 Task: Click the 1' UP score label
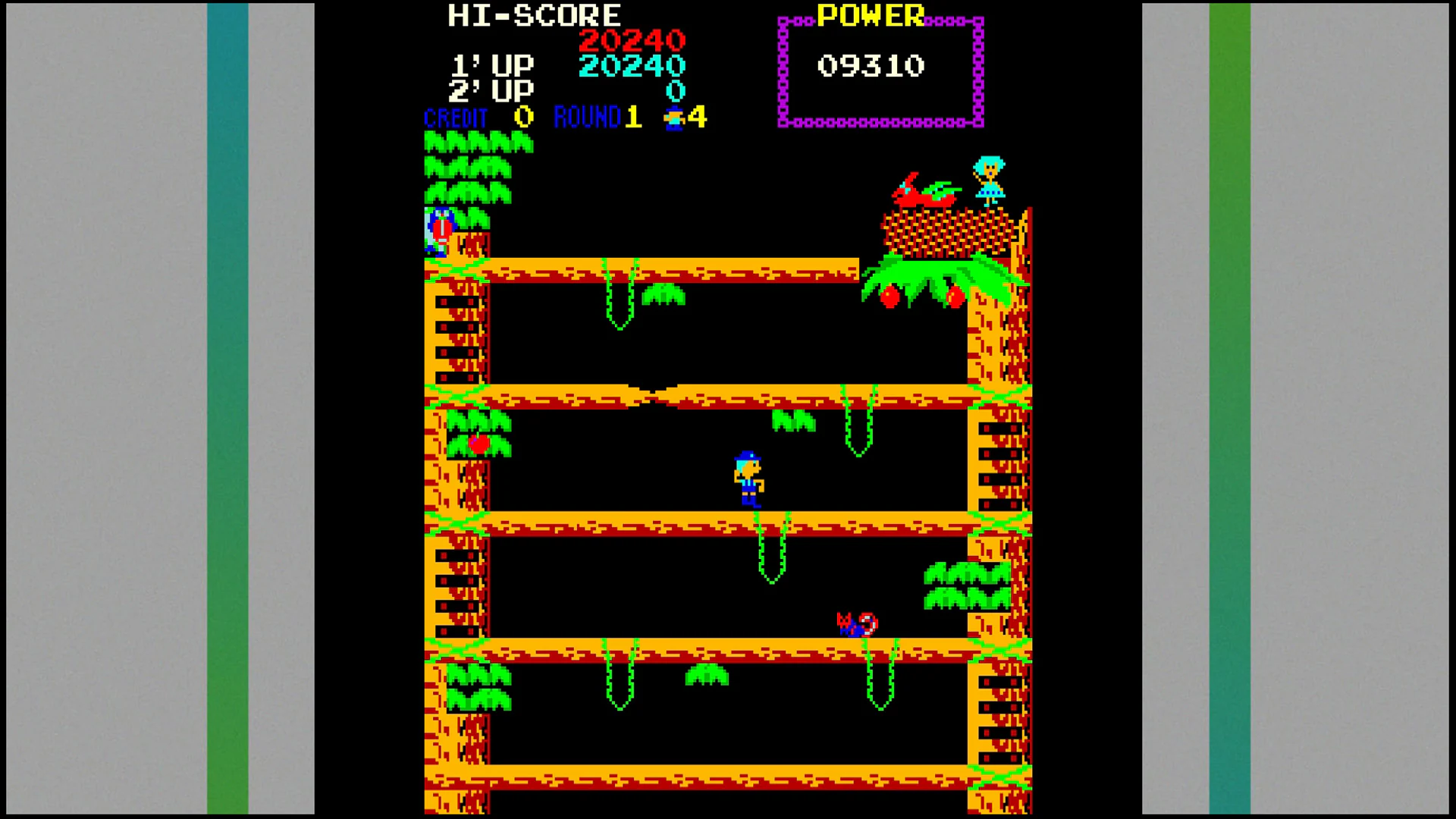click(491, 64)
